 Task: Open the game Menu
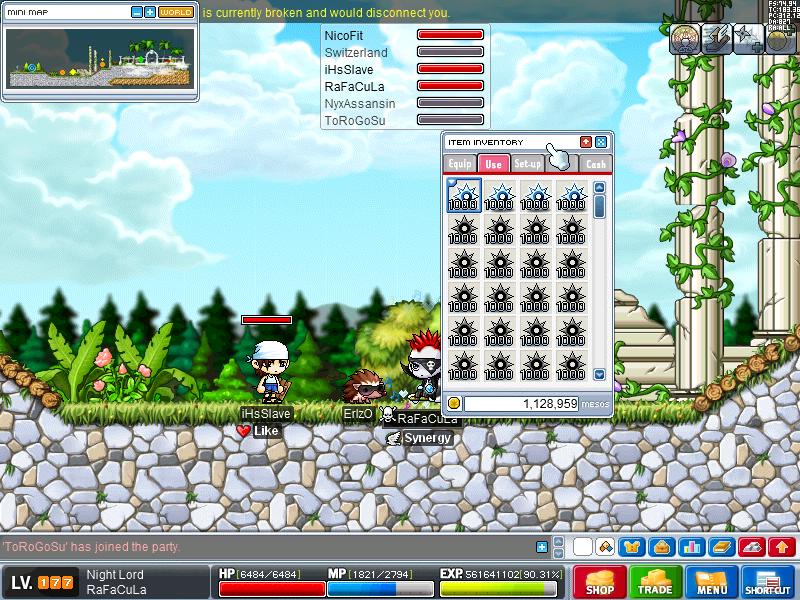point(712,582)
